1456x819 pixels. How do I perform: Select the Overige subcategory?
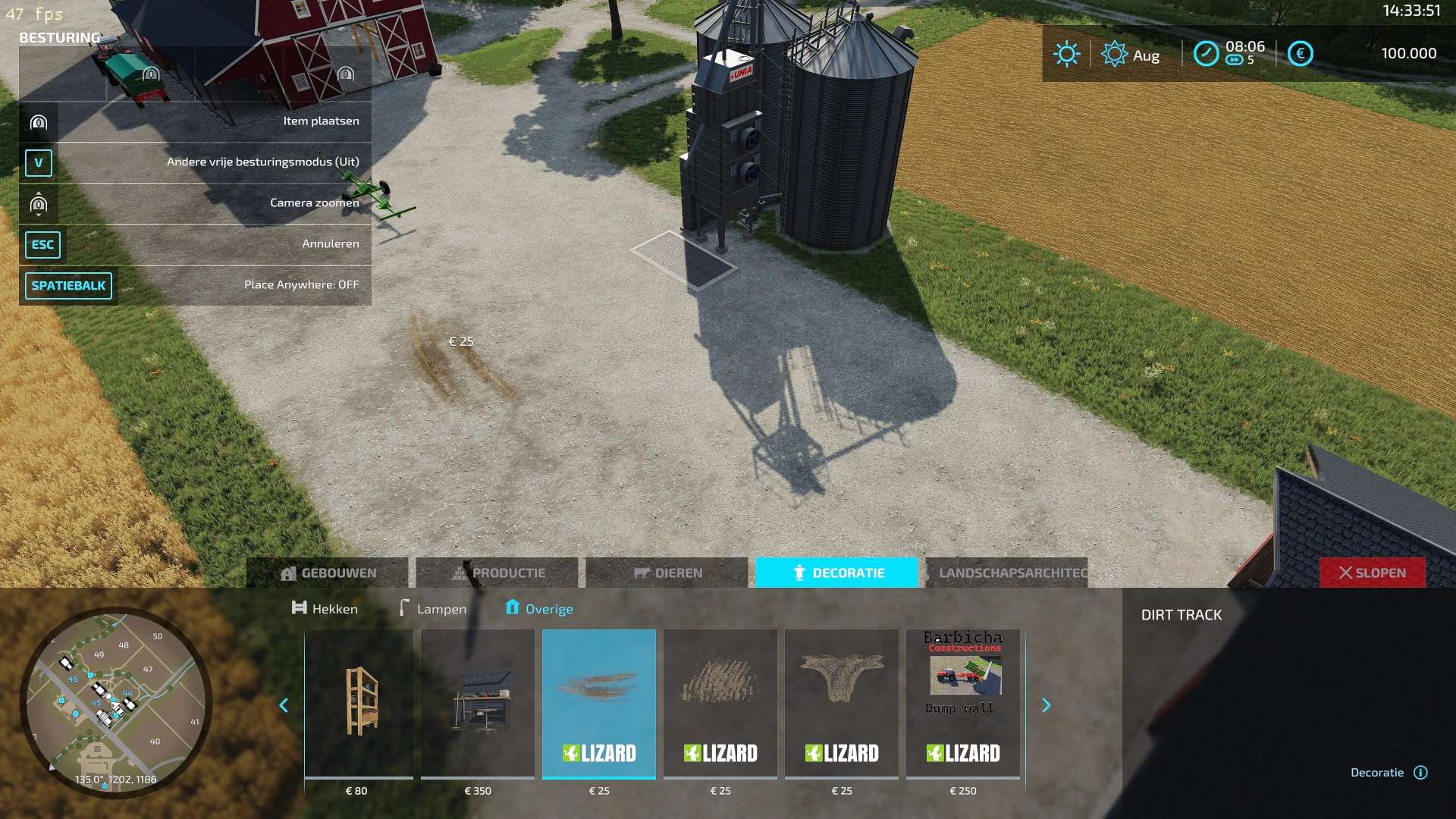point(539,609)
